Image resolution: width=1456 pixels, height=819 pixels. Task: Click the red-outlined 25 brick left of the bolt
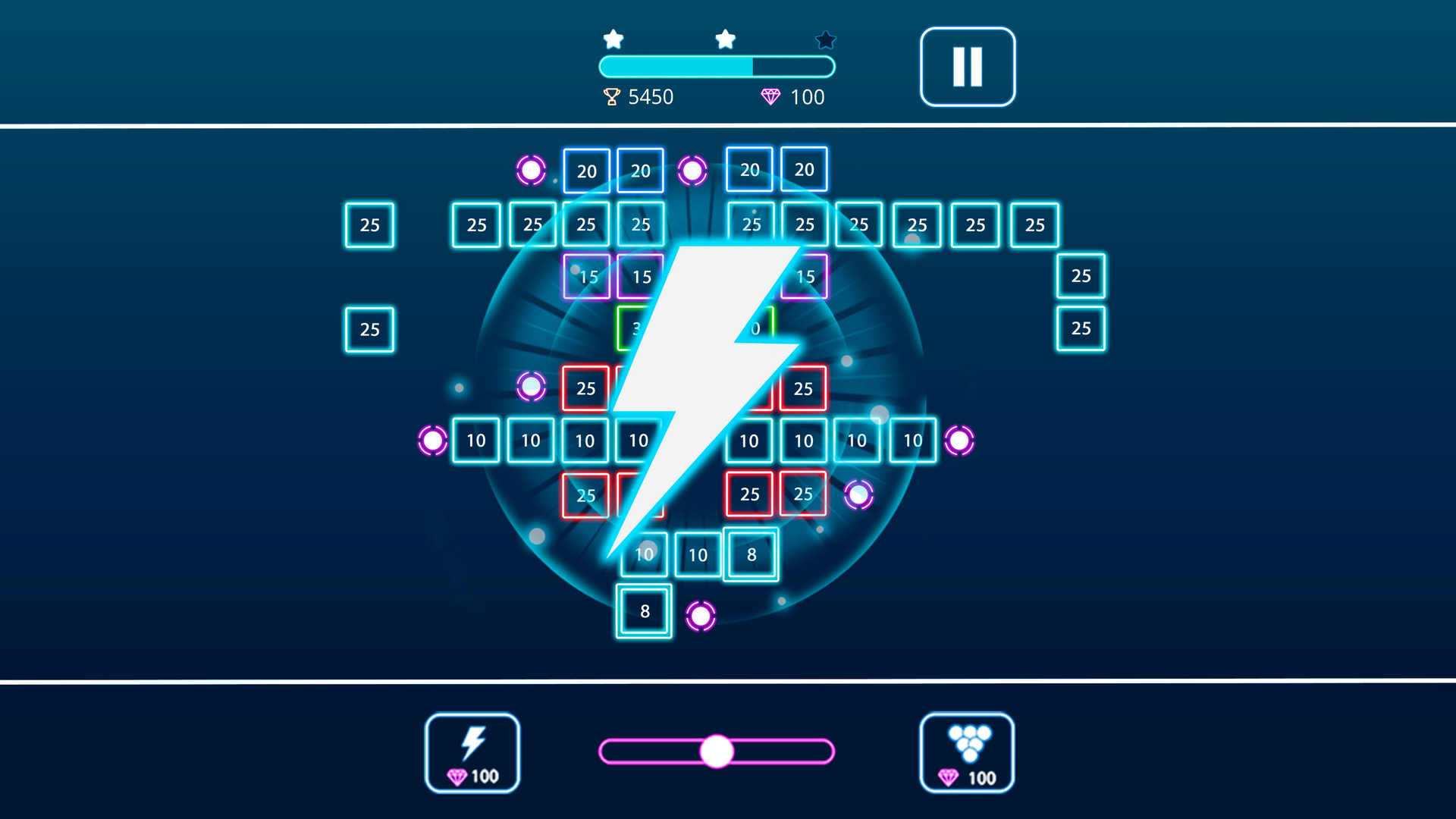click(585, 389)
